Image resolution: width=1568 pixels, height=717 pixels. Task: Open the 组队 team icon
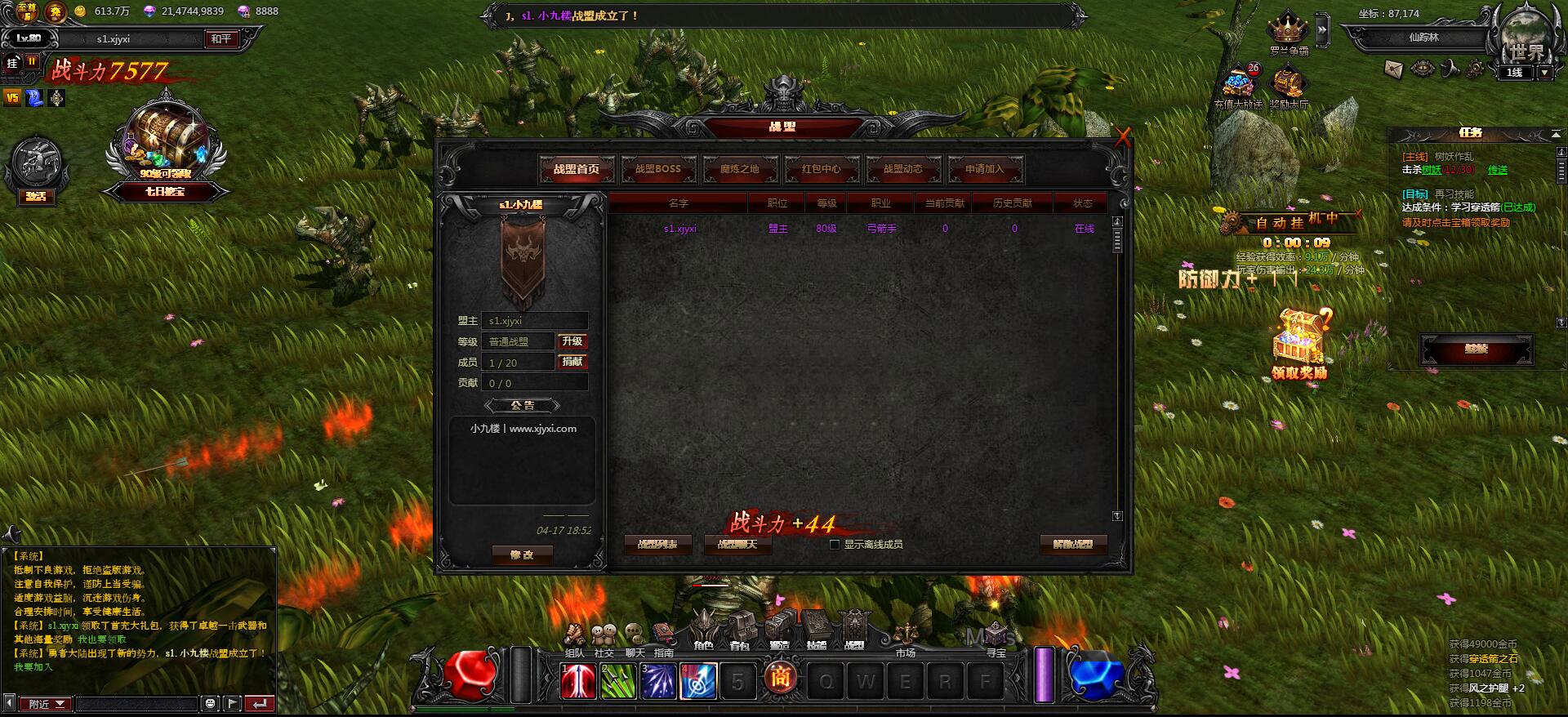[x=575, y=633]
